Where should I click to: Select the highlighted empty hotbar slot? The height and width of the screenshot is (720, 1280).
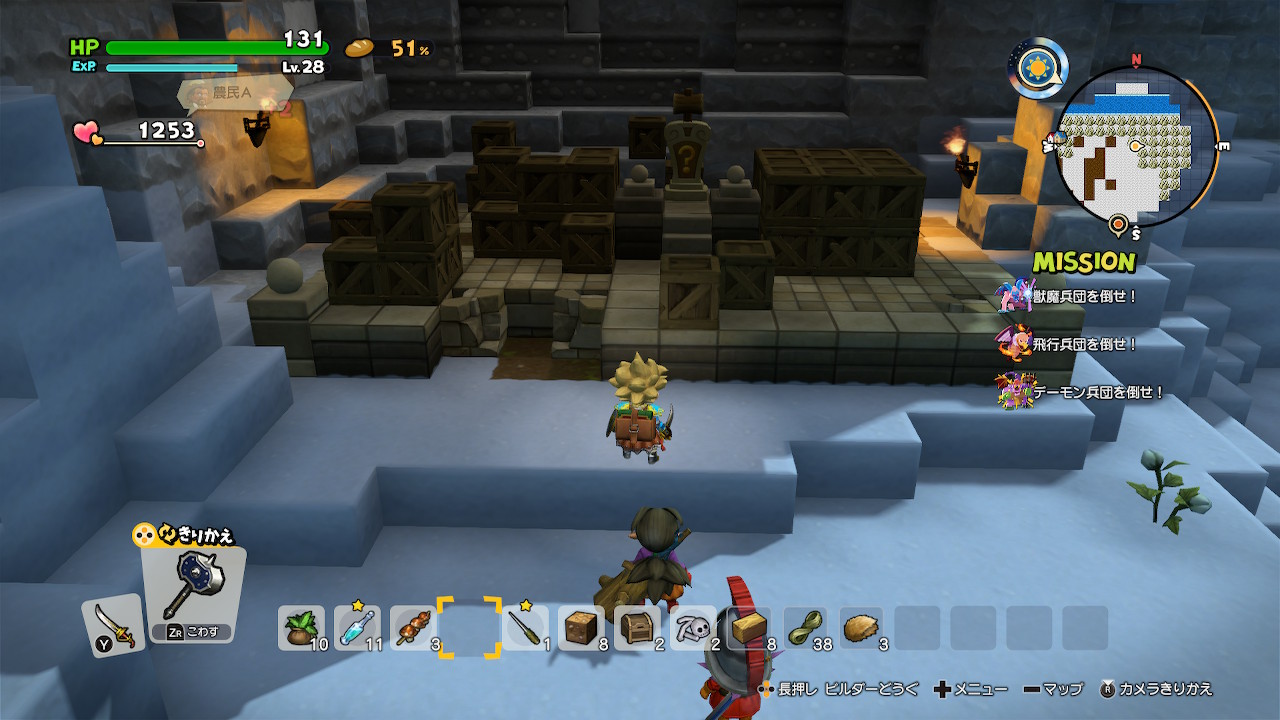coord(469,628)
